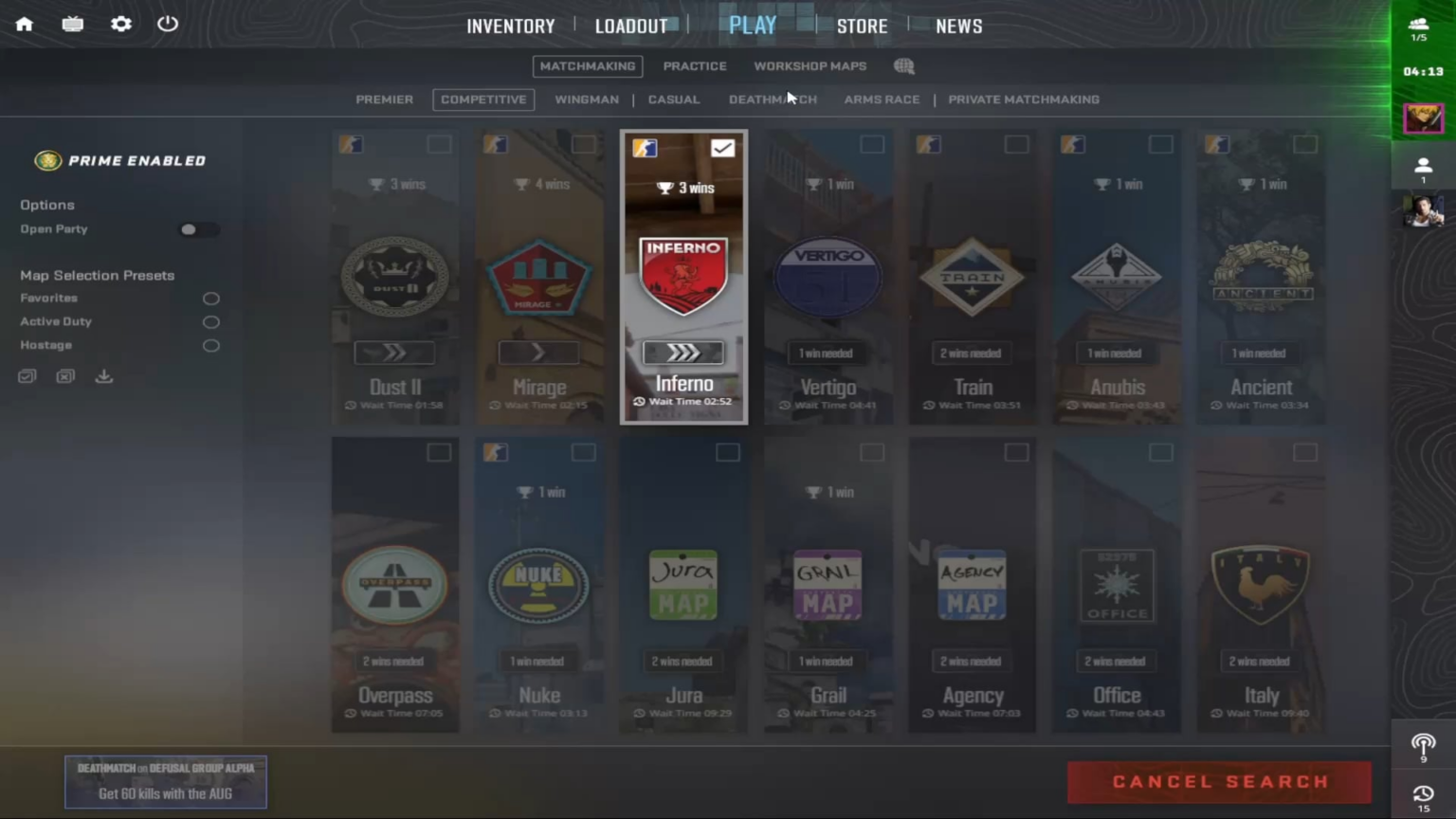This screenshot has height=819, width=1456.
Task: Uncheck the Inferno map checkbox
Action: [723, 148]
